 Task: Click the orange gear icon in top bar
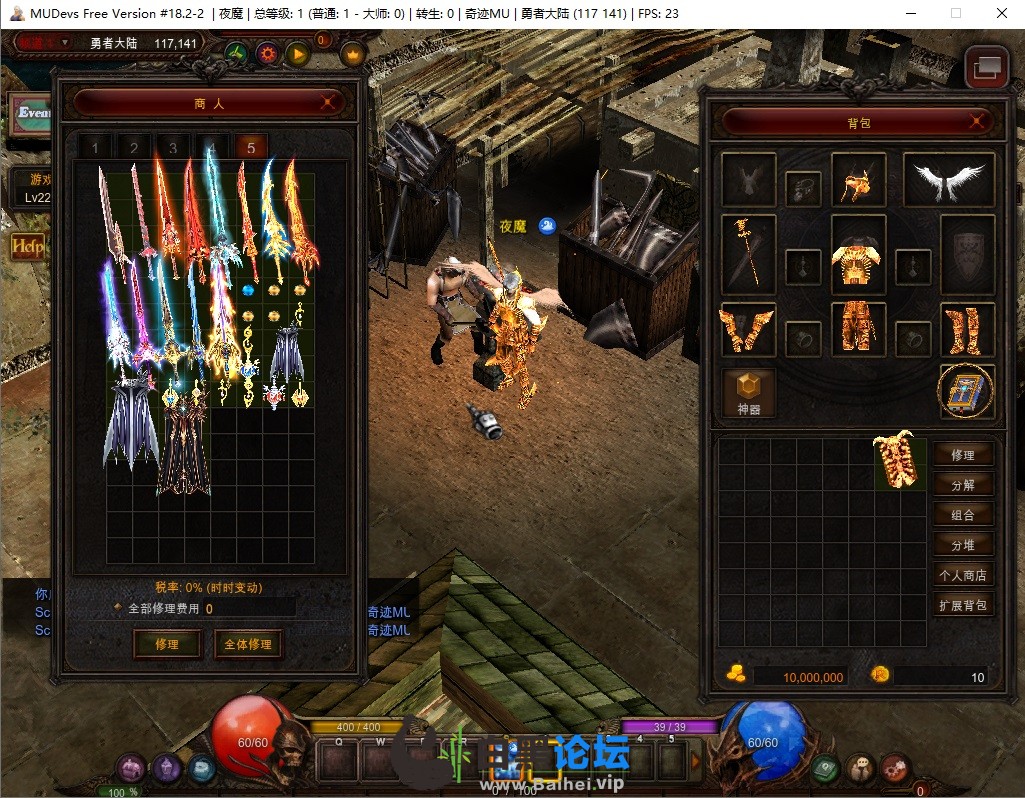tap(267, 54)
